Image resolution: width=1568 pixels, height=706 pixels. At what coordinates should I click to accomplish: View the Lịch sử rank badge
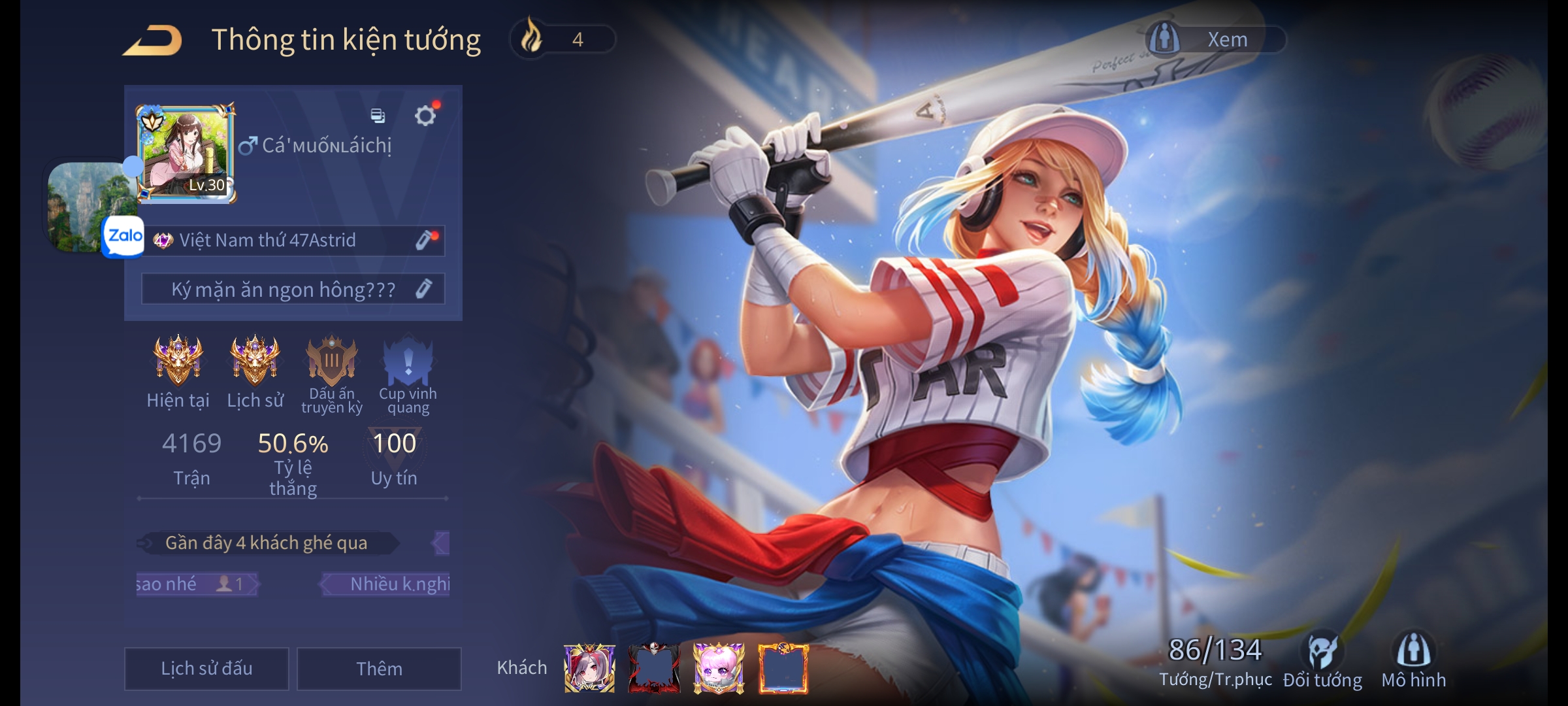(255, 360)
